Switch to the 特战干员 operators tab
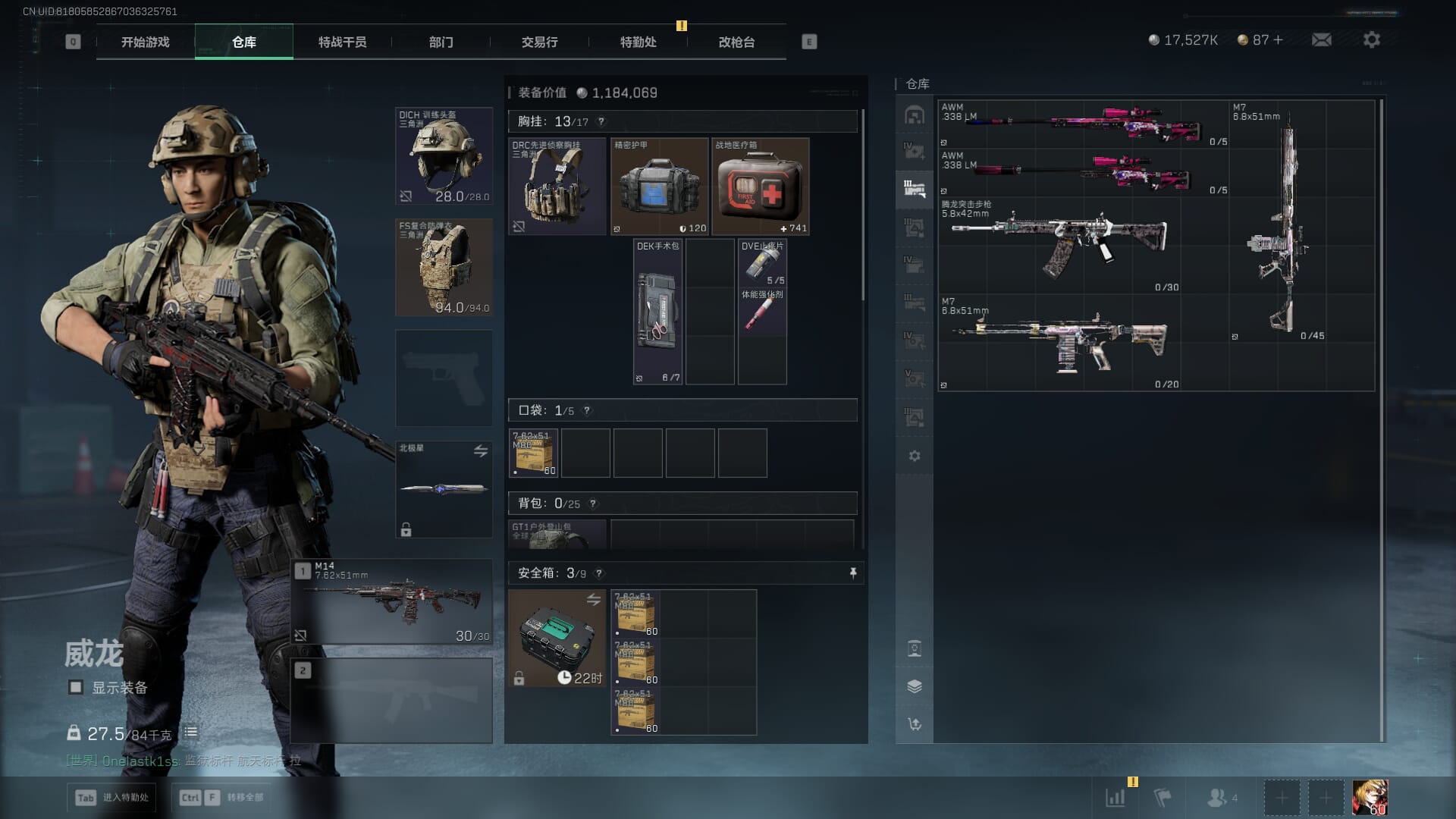Viewport: 1456px width, 819px height. tap(342, 42)
